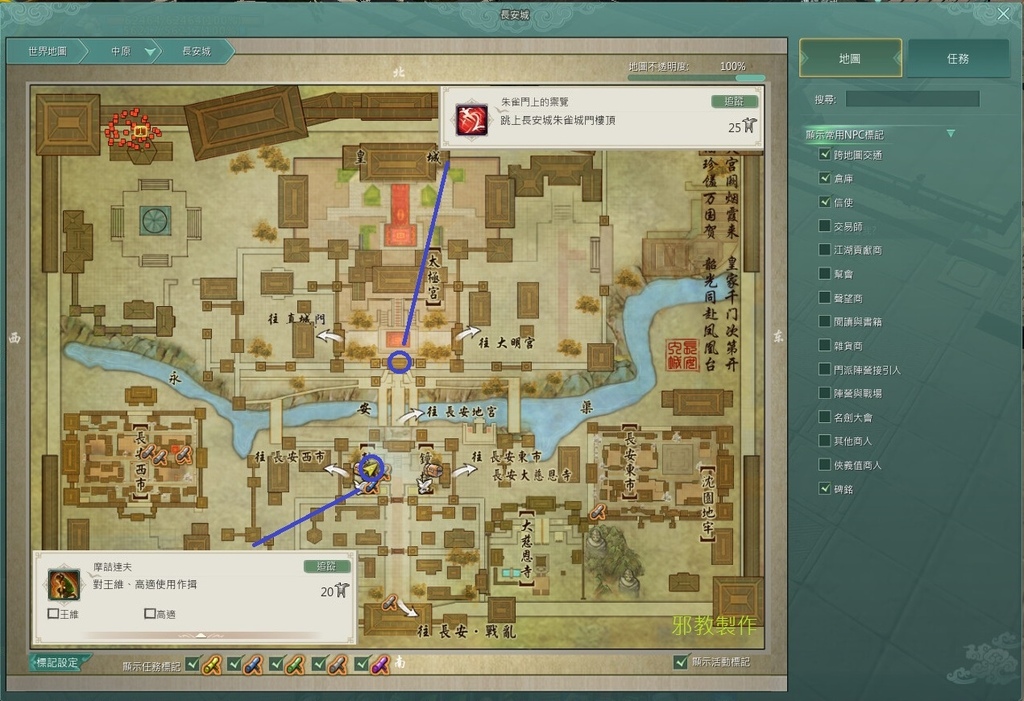This screenshot has width=1024, height=701.
Task: Open the 中原 region dropdown
Action: (x=150, y=52)
